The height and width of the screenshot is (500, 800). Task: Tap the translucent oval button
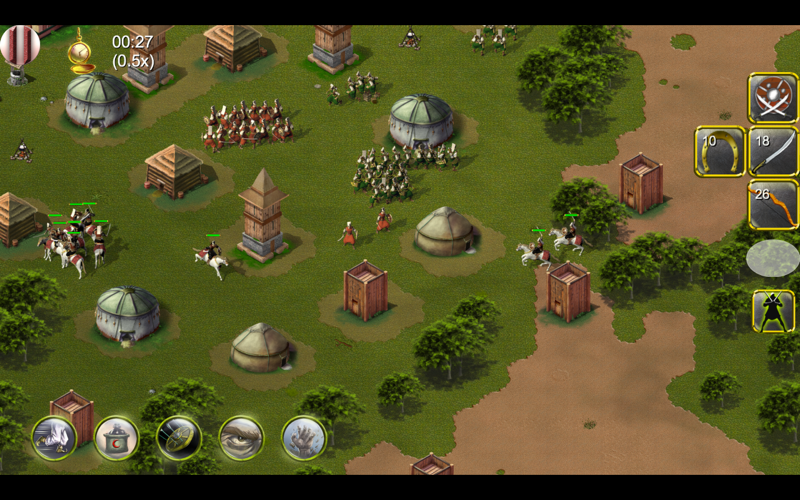coord(772,258)
